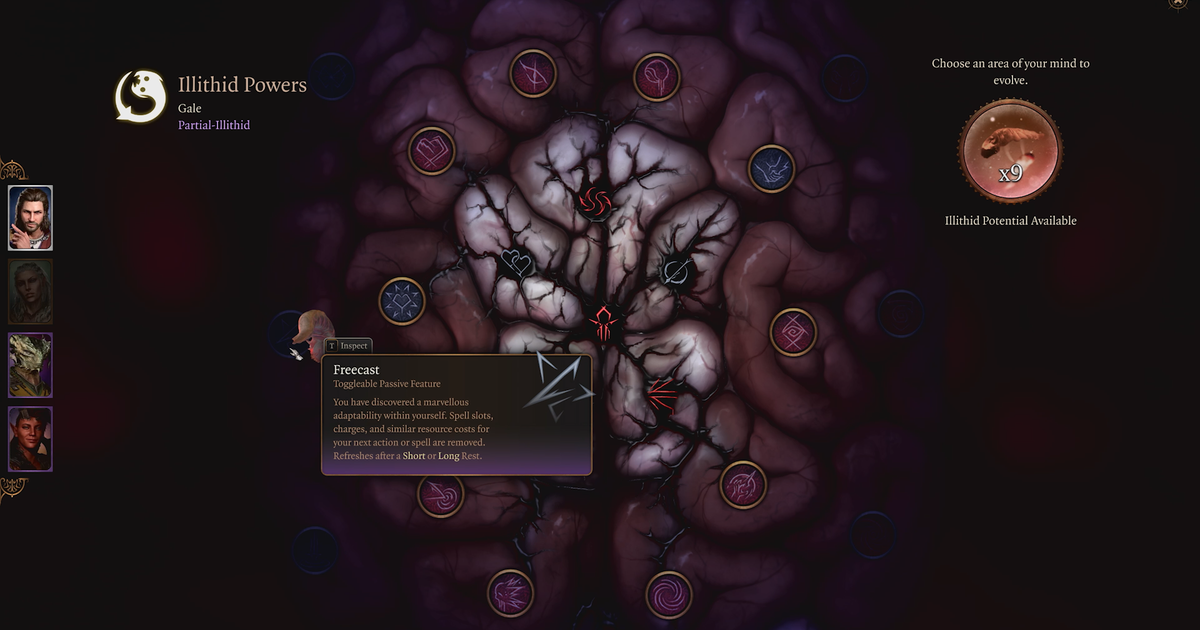1200x630 pixels.
Task: Pick the target spiral node under tooltip
Action: [x=440, y=494]
